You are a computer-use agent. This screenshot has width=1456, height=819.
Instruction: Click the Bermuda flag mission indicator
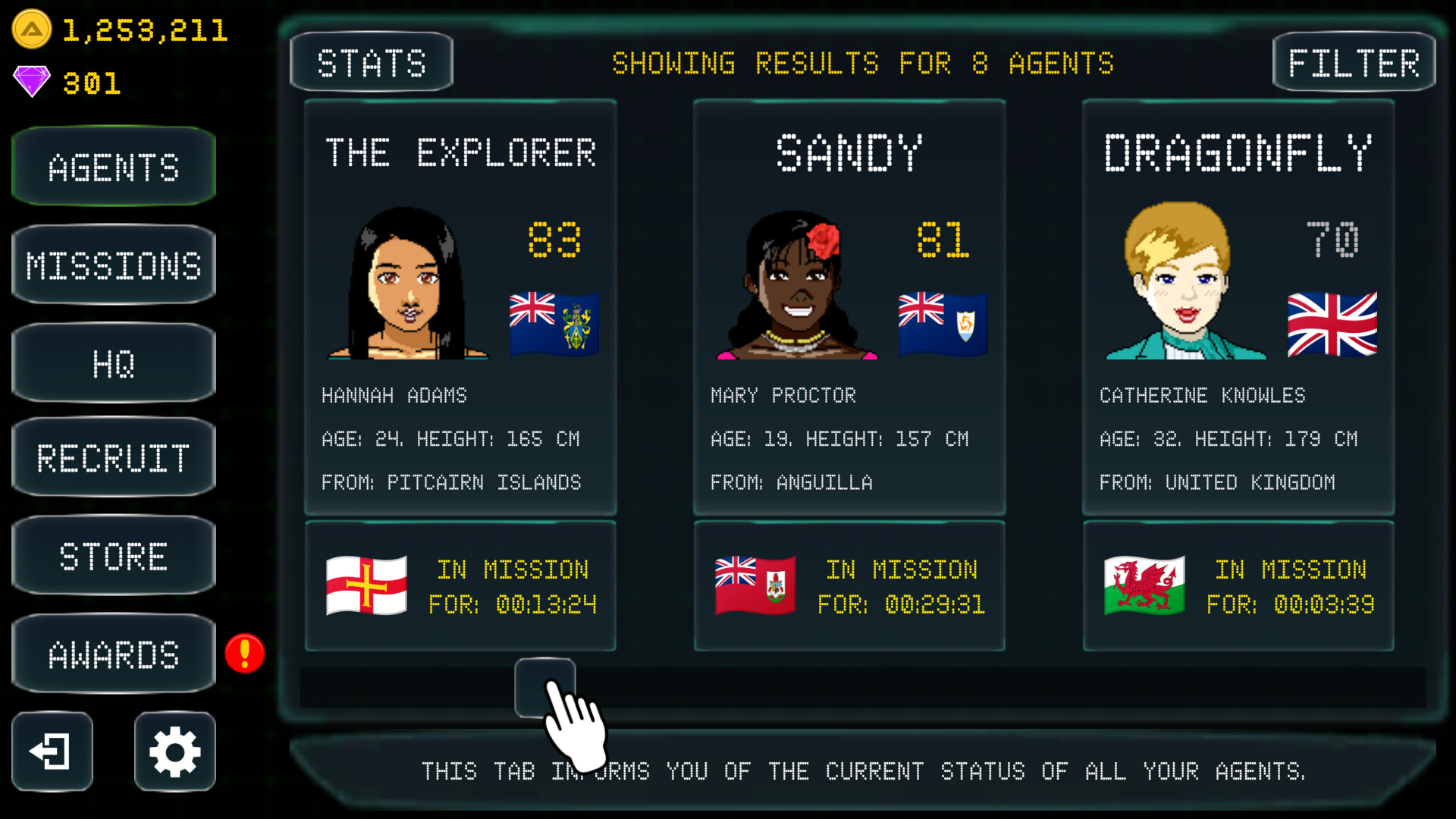755,585
